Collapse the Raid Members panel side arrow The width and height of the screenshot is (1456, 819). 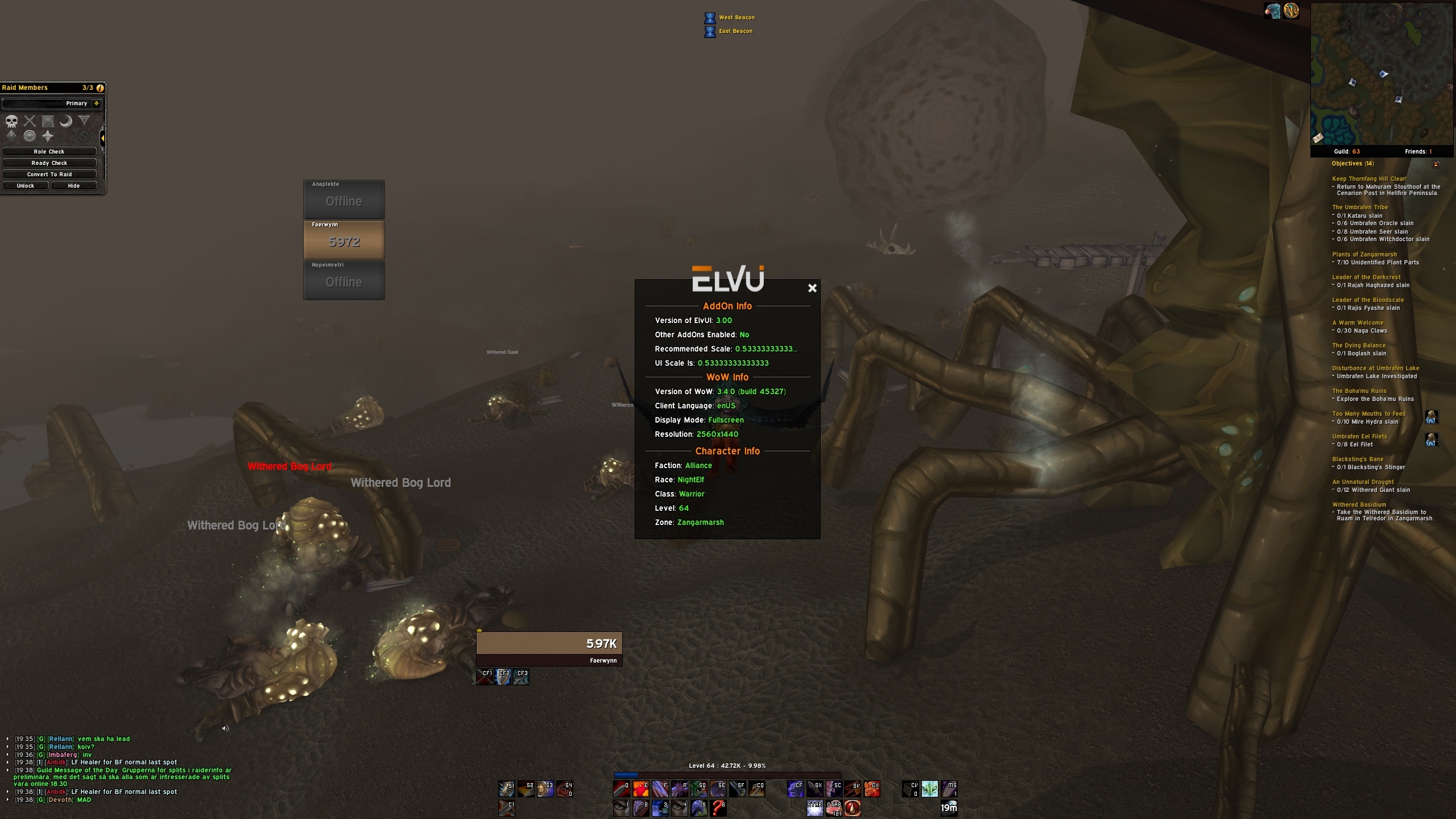[102, 138]
